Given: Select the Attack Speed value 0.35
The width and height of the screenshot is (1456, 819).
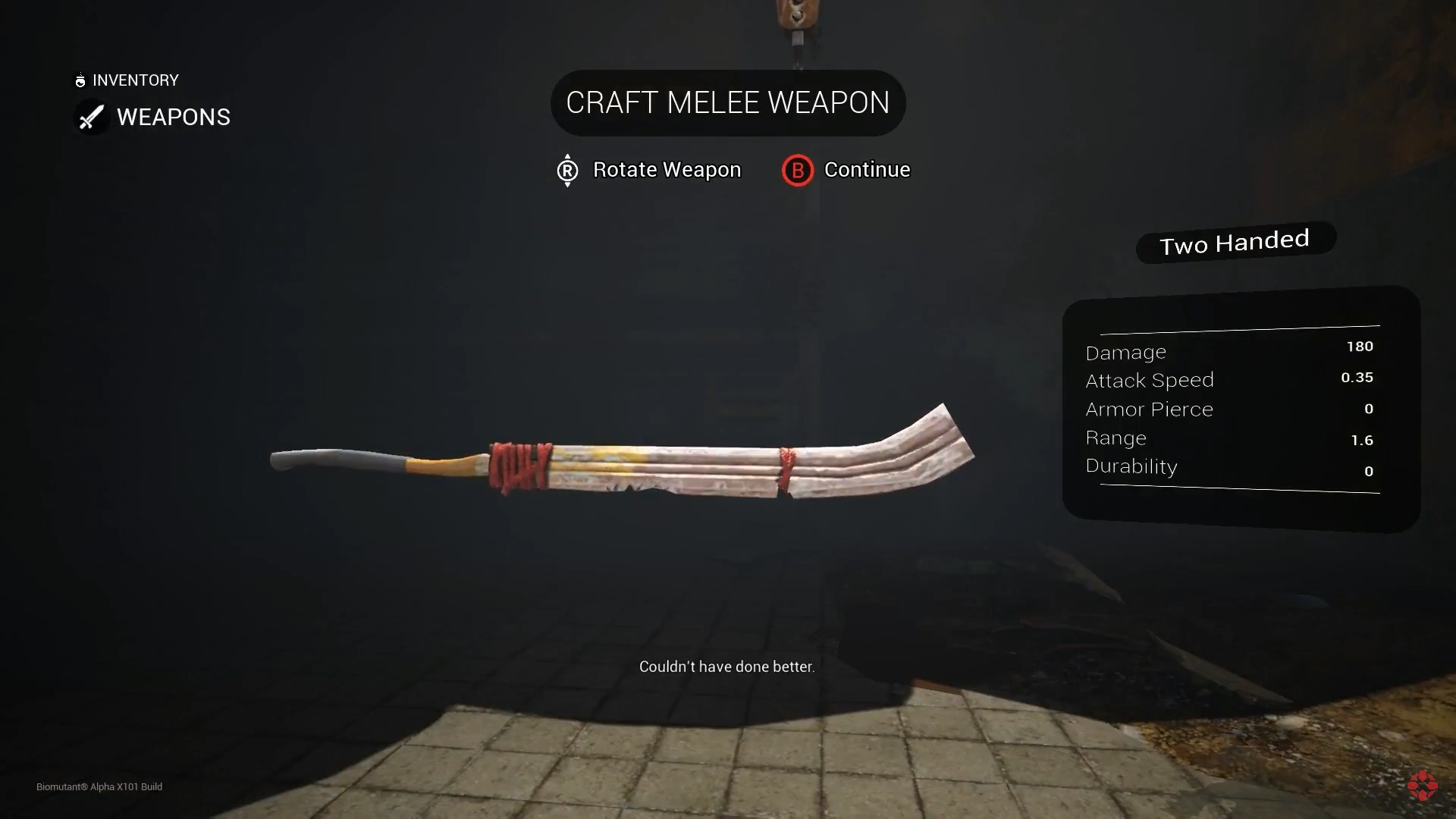Looking at the screenshot, I should (x=1357, y=377).
